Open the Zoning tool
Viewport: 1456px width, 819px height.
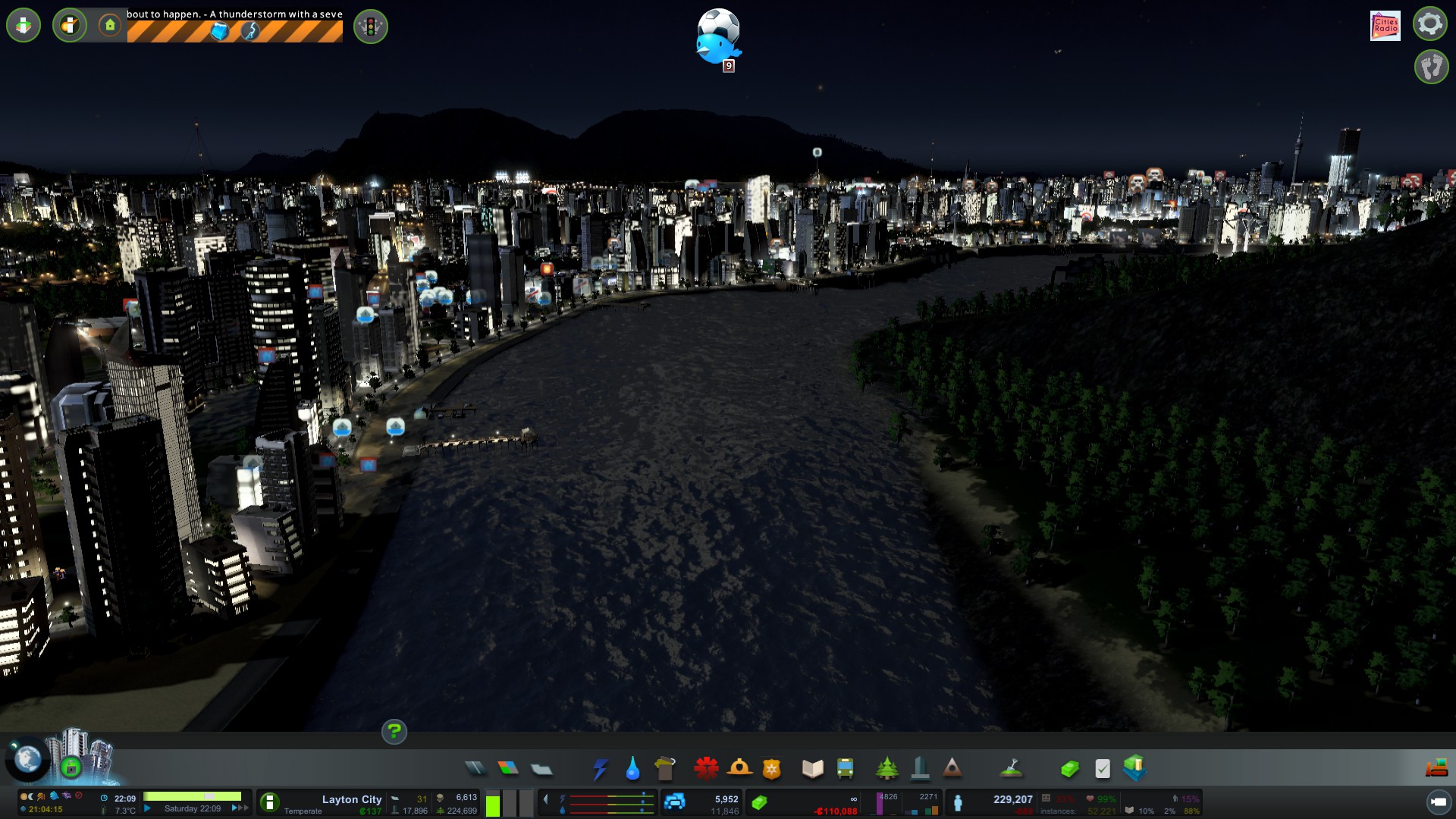[x=508, y=769]
